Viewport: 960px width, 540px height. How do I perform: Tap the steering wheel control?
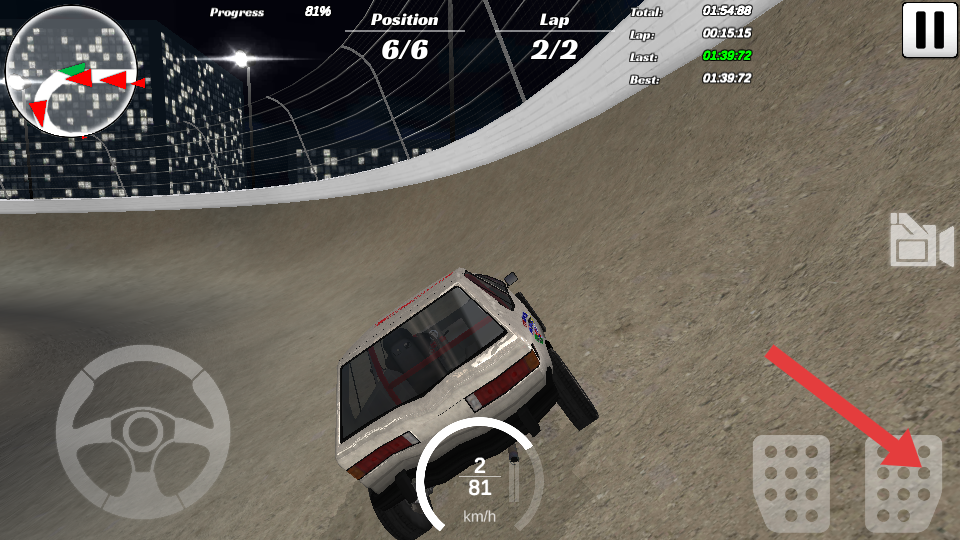(x=143, y=431)
